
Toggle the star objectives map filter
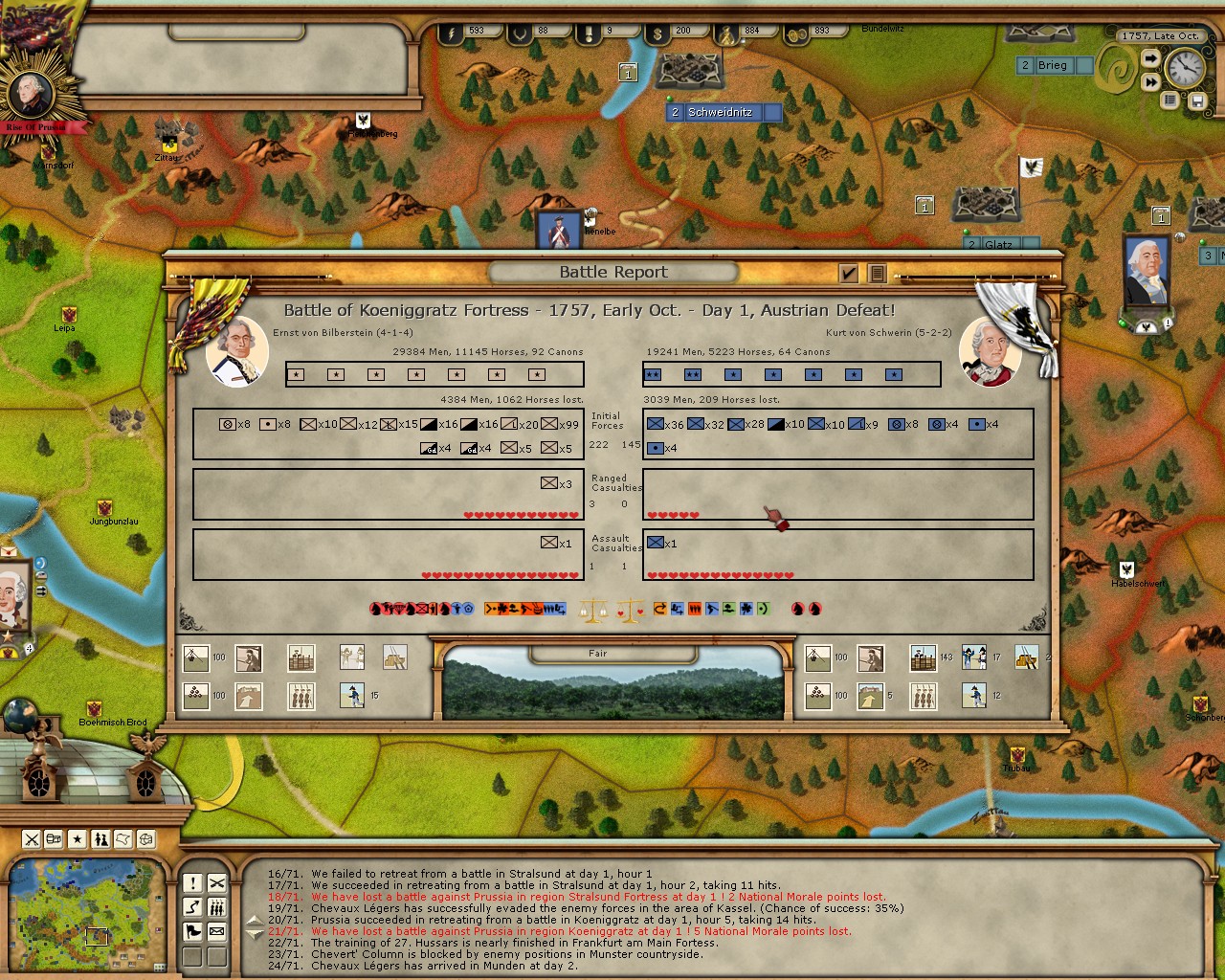(x=78, y=839)
